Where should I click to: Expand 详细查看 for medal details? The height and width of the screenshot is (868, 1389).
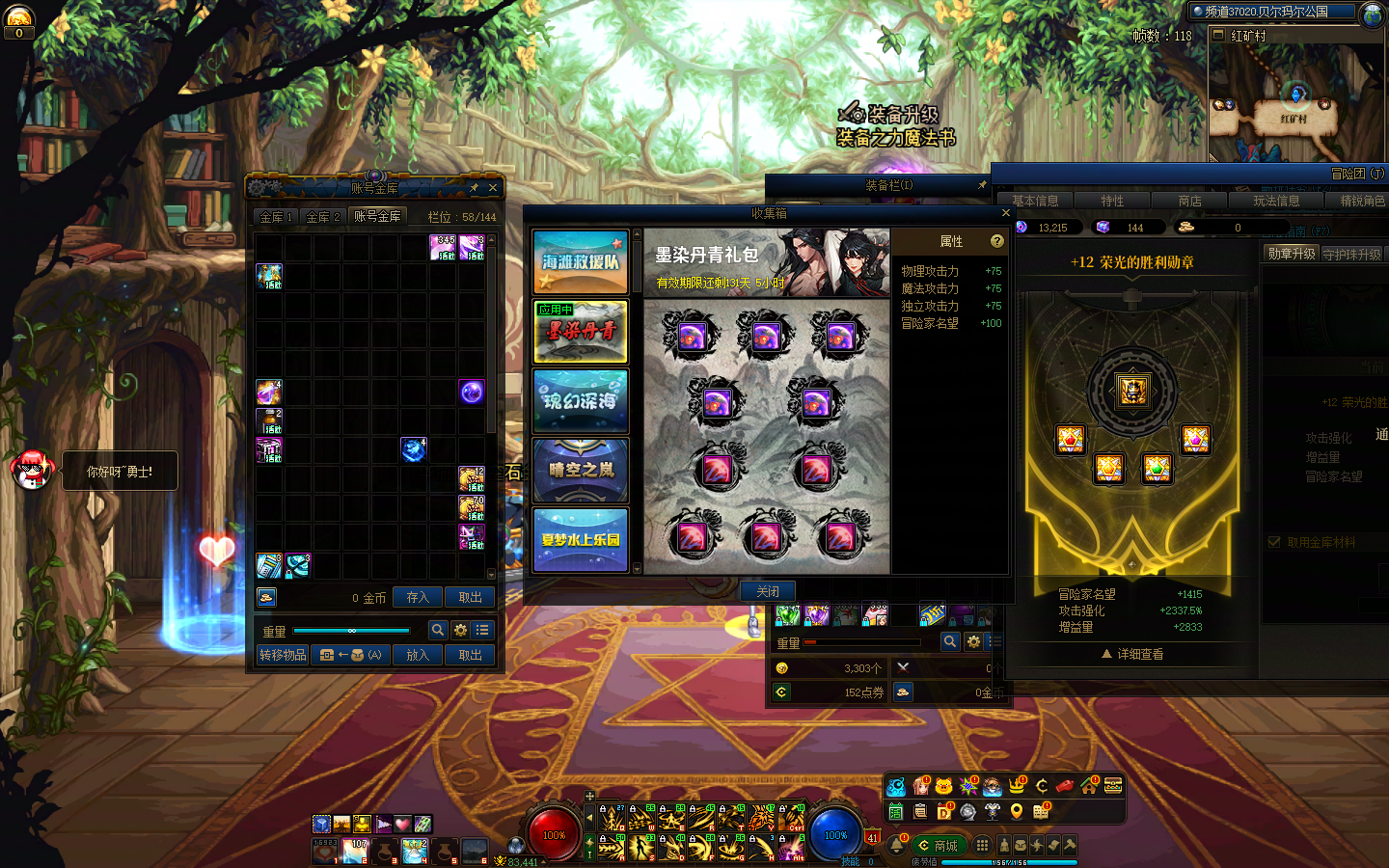click(x=1132, y=654)
